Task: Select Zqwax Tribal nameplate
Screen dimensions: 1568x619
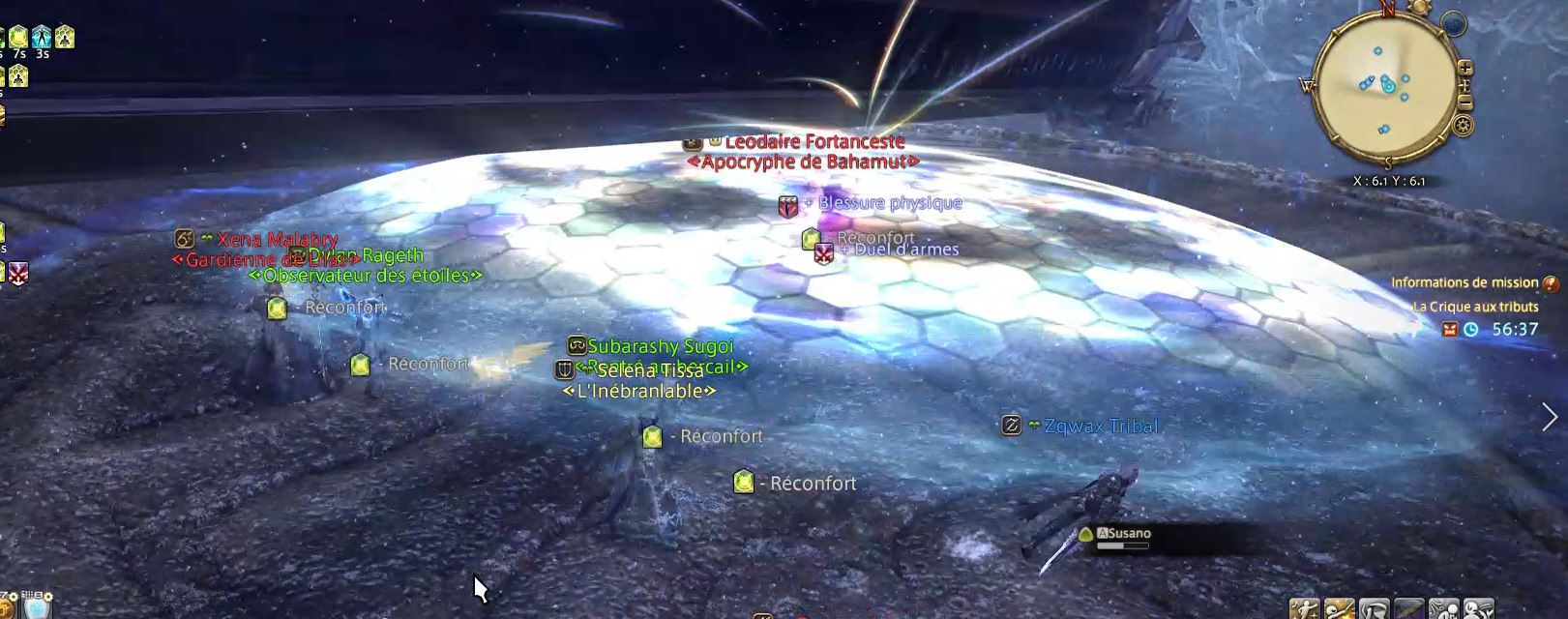Action: 1100,426
